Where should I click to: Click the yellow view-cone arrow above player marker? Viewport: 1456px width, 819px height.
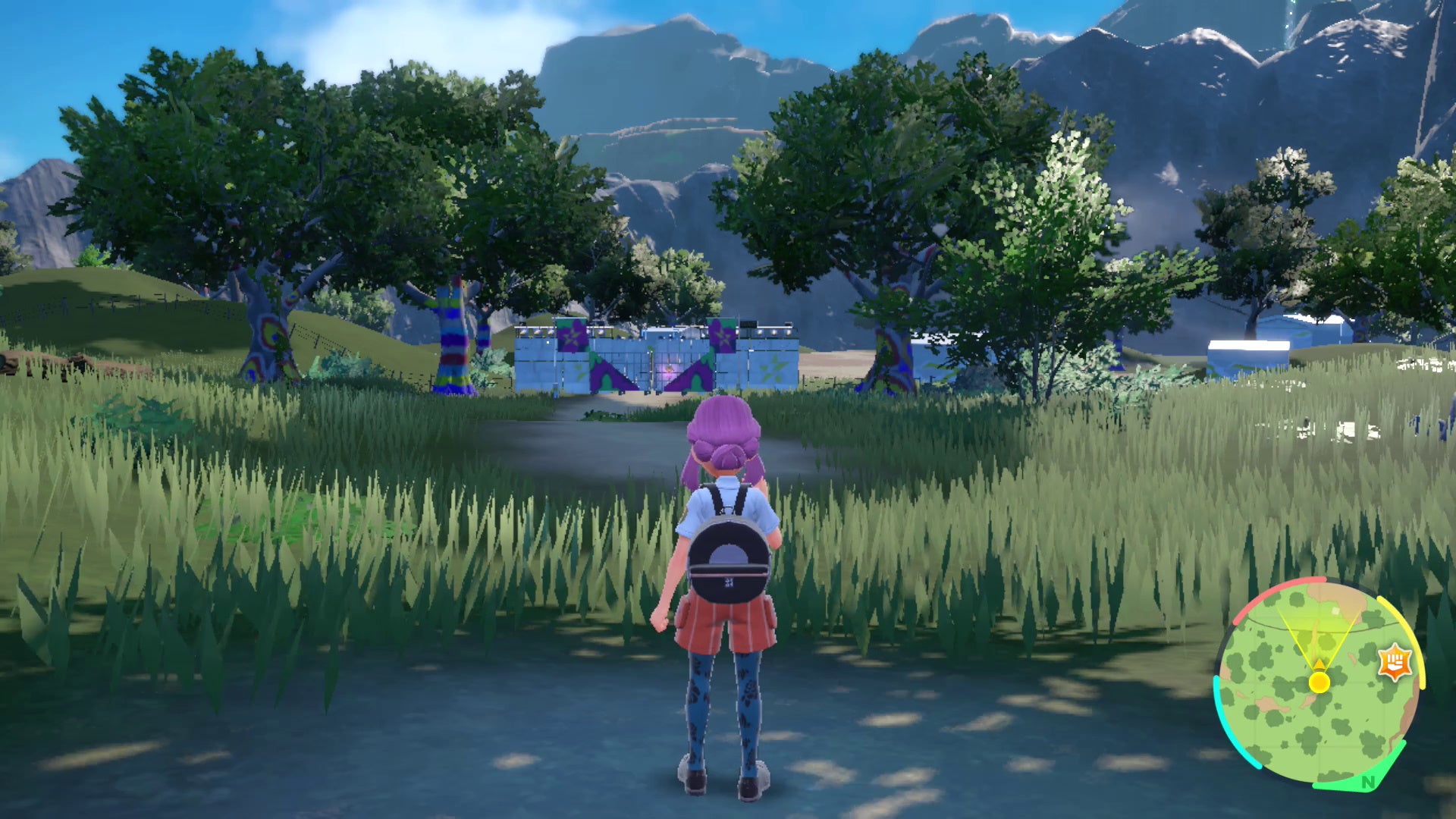pyautogui.click(x=1319, y=664)
